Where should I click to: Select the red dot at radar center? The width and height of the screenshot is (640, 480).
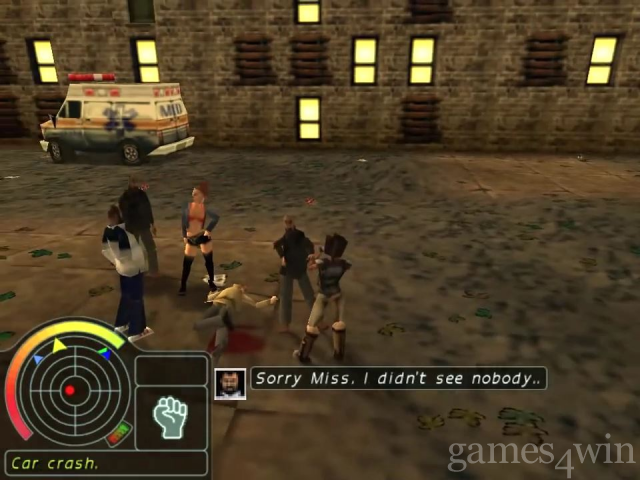click(x=69, y=390)
